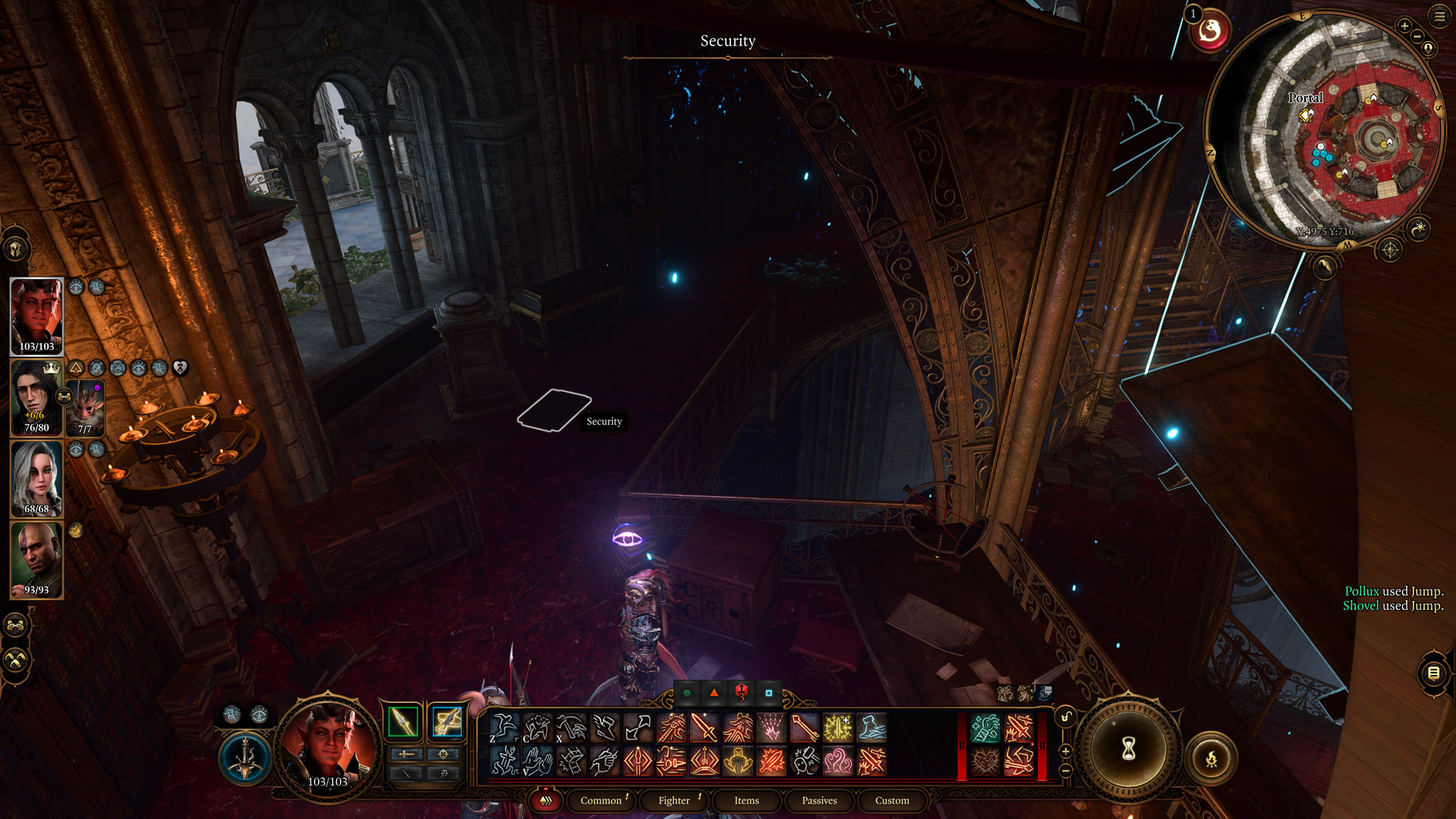Open the combat log scroll button
Image resolution: width=1456 pixels, height=819 pixels.
click(x=1433, y=673)
